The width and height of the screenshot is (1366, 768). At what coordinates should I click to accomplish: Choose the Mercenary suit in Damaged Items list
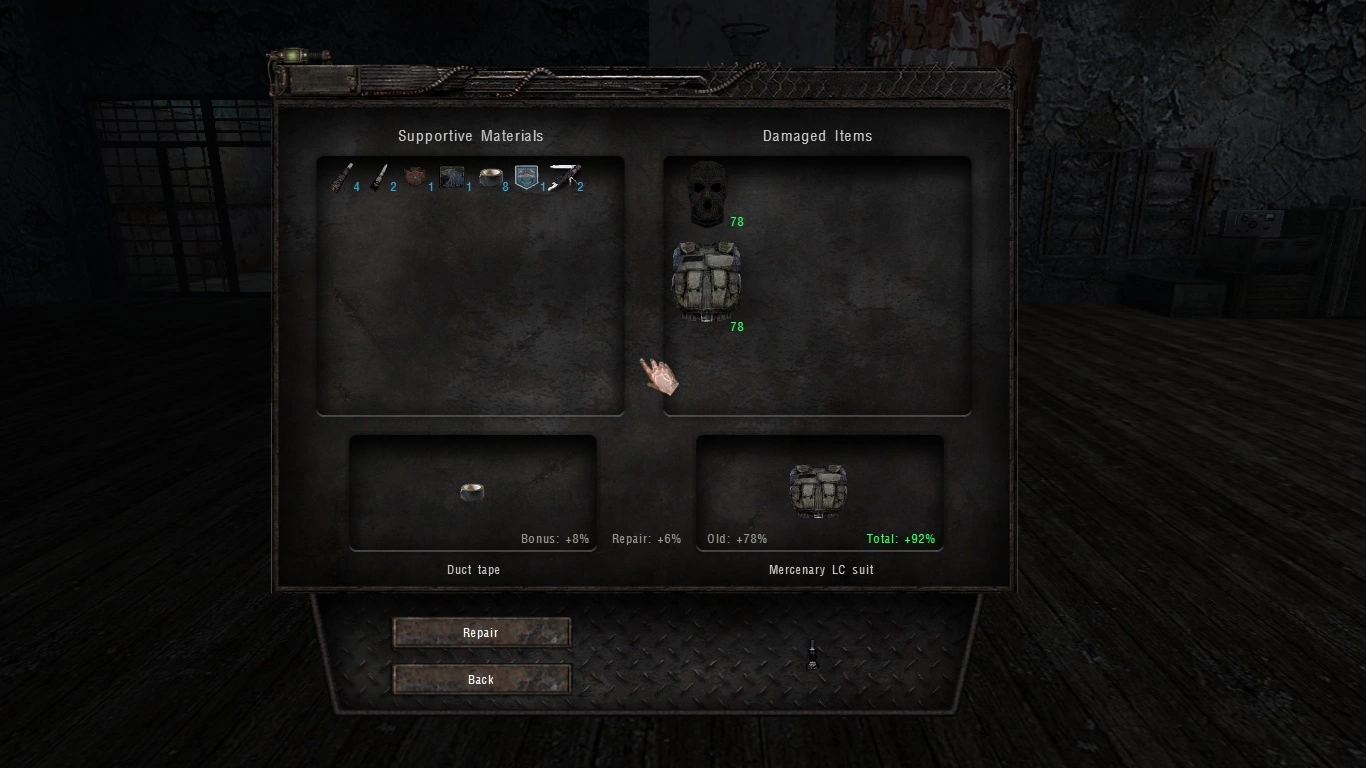click(706, 281)
